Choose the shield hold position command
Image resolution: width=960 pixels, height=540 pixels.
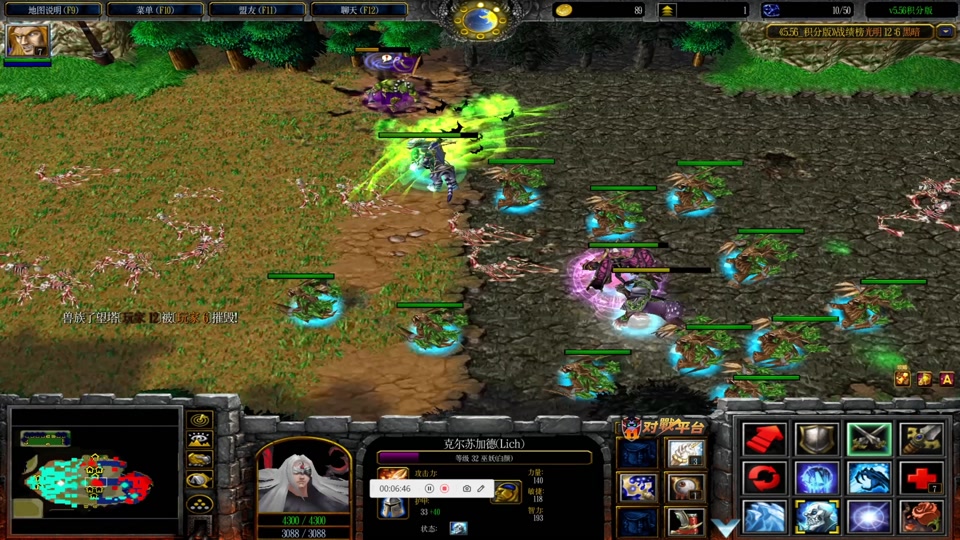(x=816, y=438)
